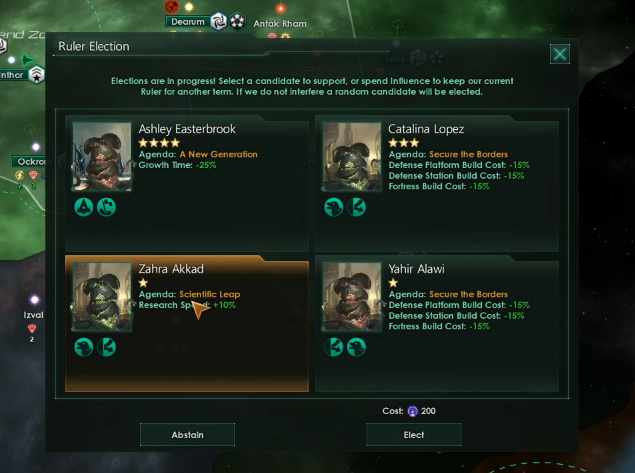This screenshot has width=635, height=473.
Task: Click the Abstain button
Action: (x=187, y=434)
